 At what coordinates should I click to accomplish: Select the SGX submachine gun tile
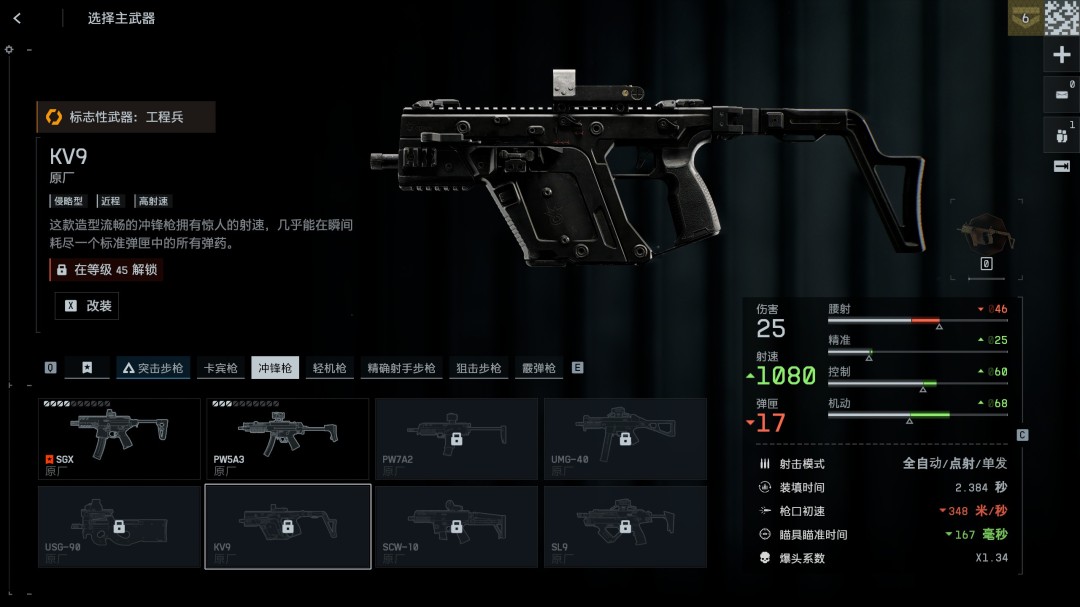119,438
